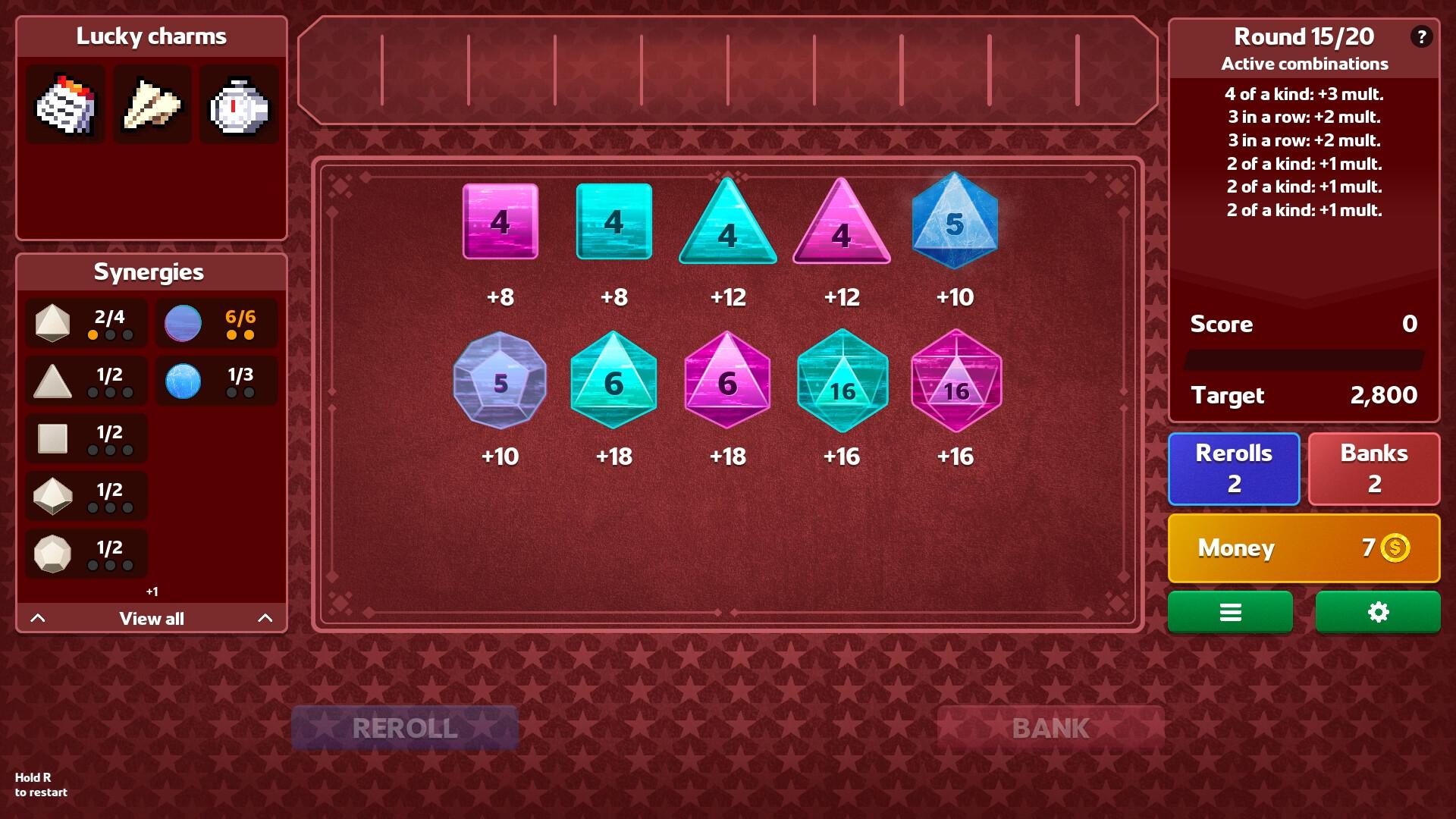Open the settings gear menu
The image size is (1456, 819).
tap(1377, 612)
